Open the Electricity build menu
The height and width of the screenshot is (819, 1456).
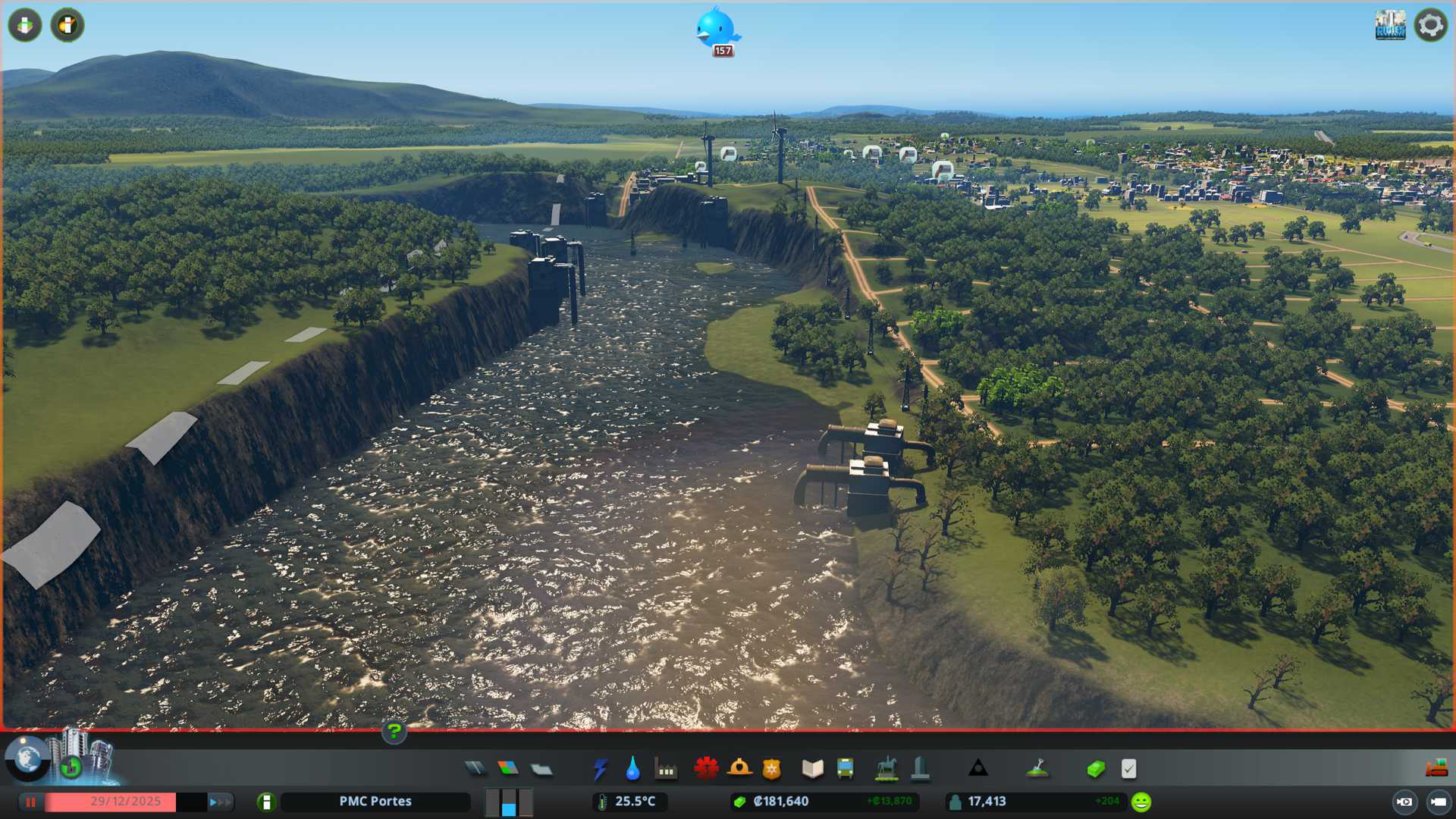[600, 769]
